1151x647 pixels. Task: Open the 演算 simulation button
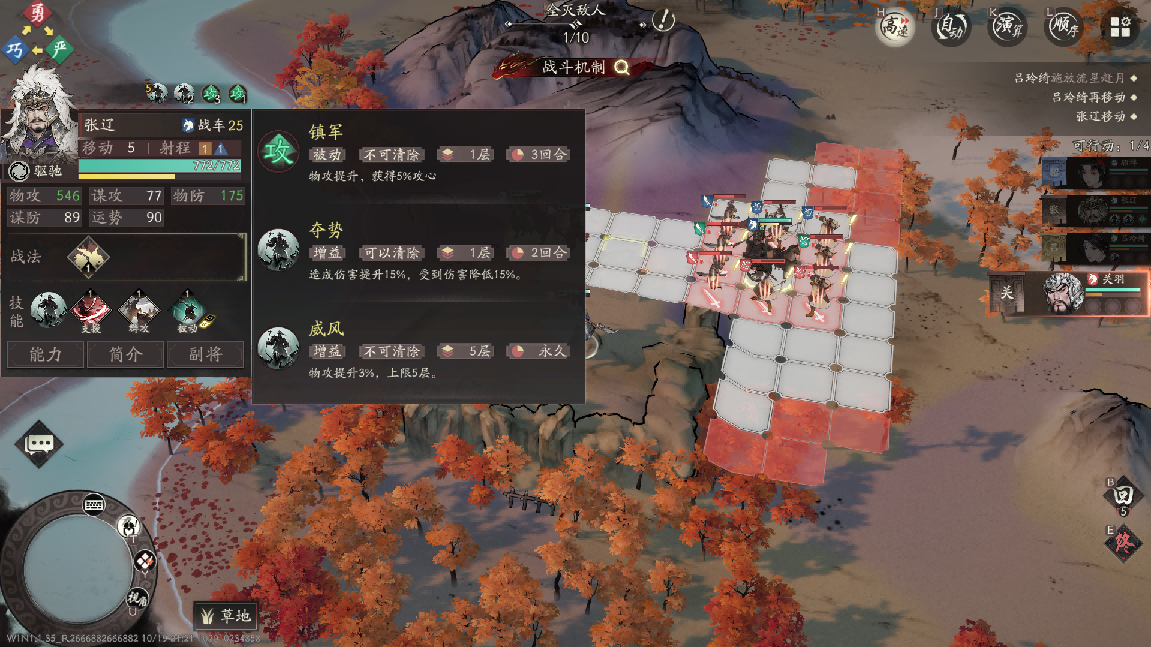pyautogui.click(x=1008, y=27)
